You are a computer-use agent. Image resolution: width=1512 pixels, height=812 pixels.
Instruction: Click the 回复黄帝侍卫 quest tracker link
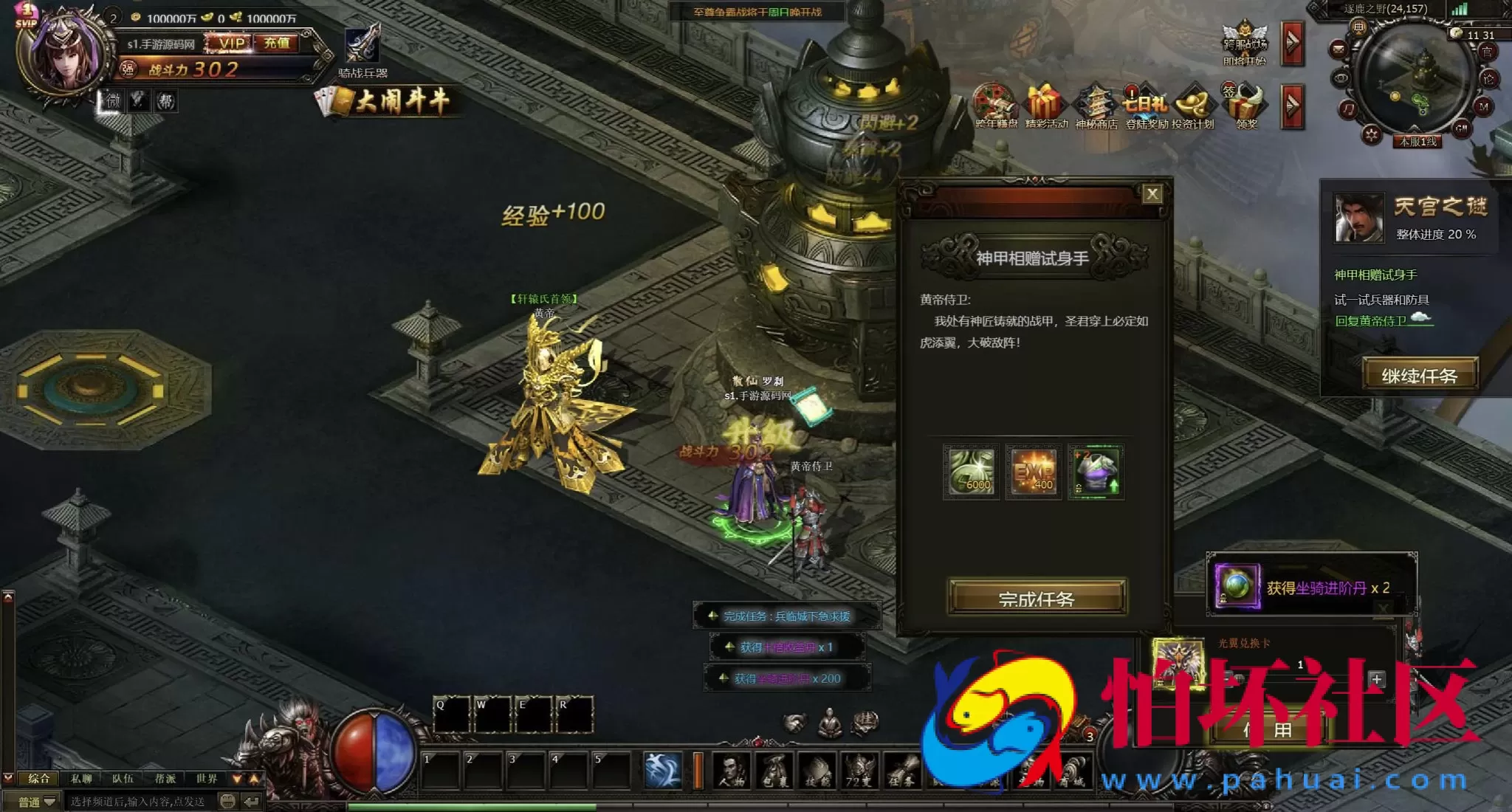tap(1372, 320)
